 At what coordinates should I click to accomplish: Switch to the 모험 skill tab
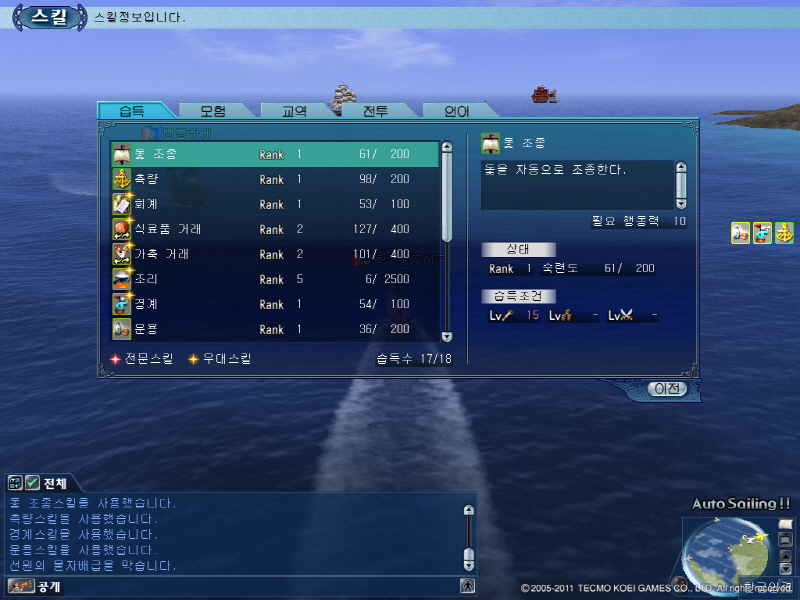pyautogui.click(x=213, y=111)
